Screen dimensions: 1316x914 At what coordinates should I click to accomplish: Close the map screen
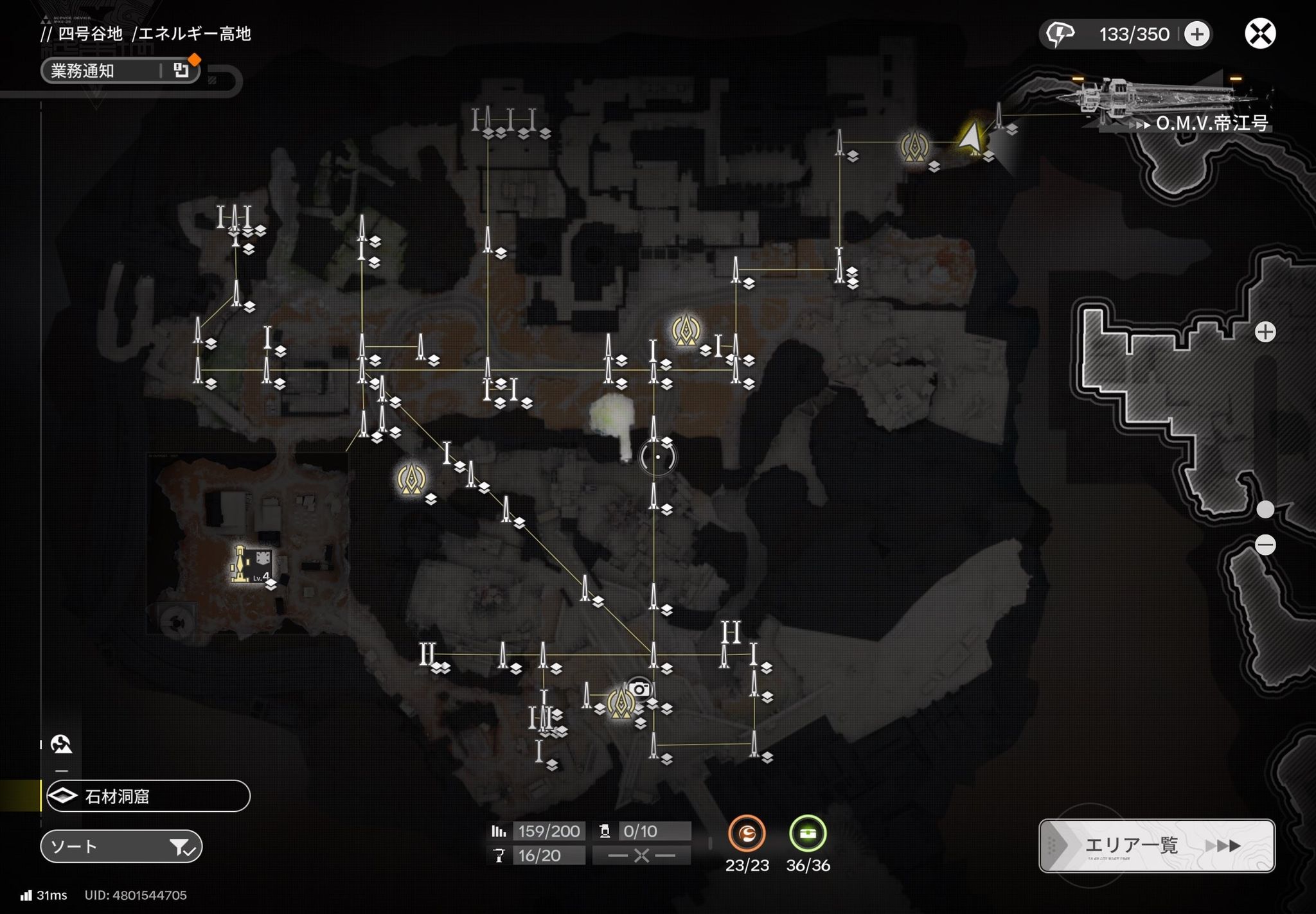[1259, 34]
